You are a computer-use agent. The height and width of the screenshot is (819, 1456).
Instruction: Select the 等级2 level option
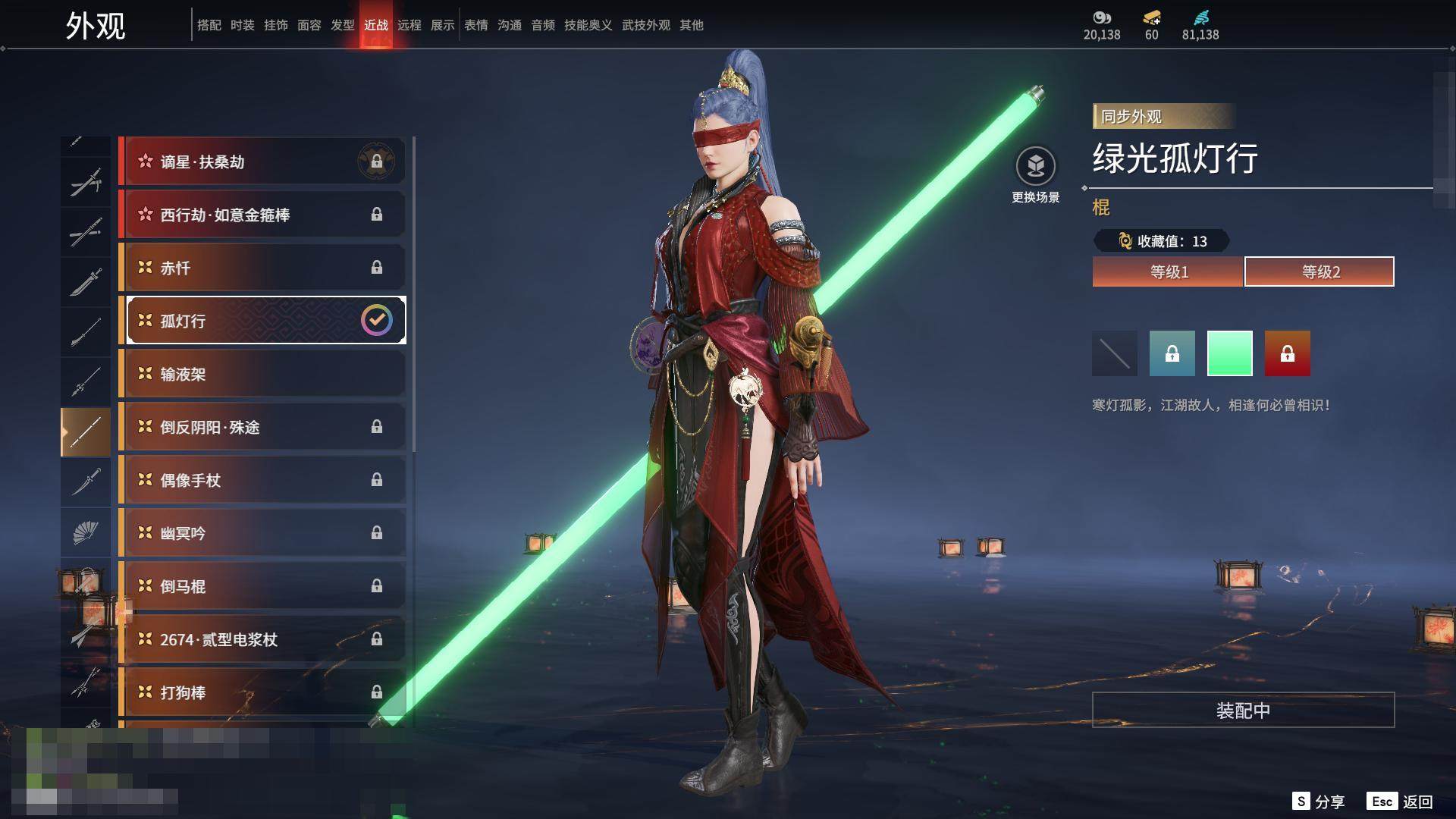click(x=1319, y=271)
